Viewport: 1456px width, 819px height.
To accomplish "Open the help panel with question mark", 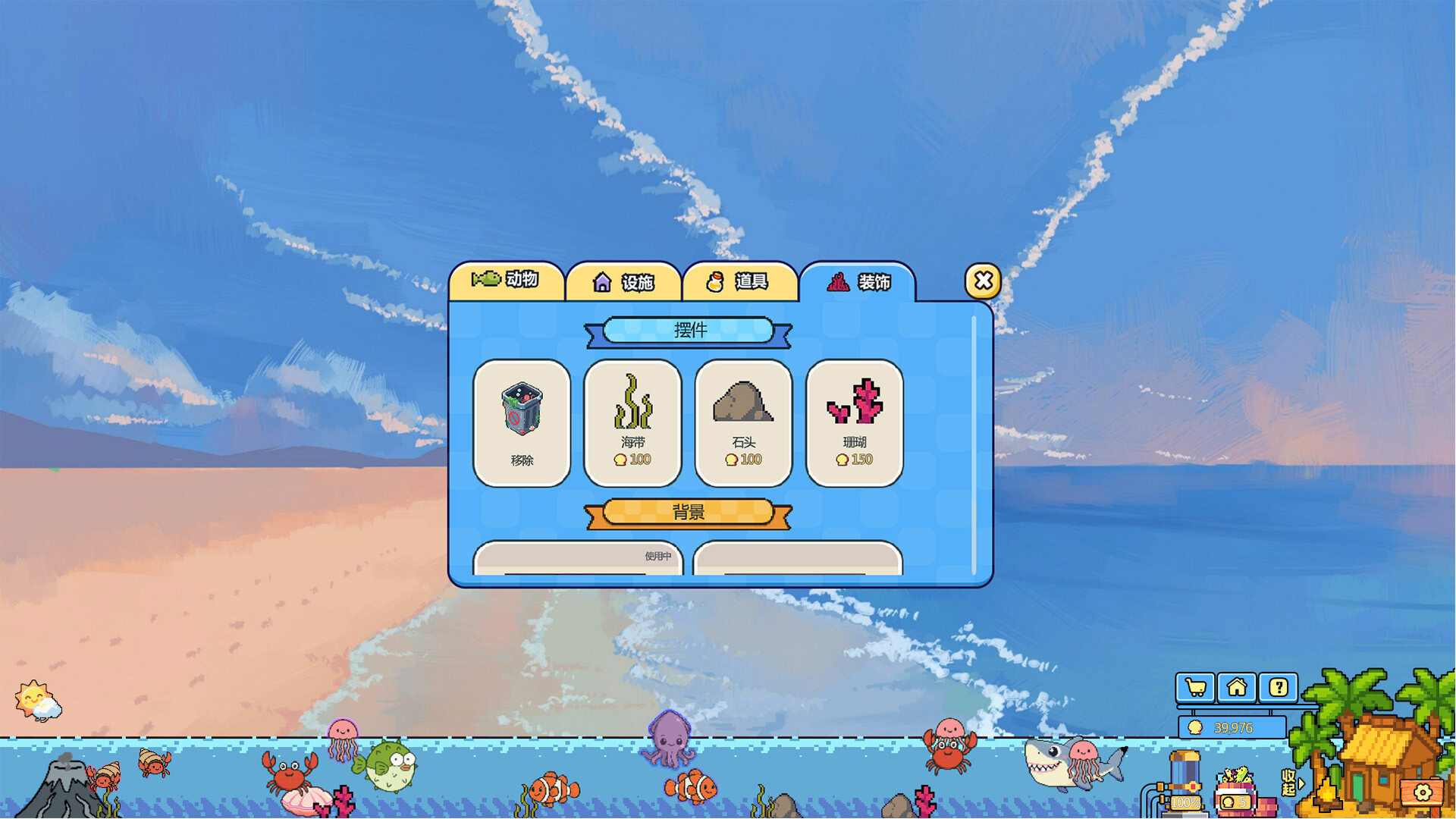I will click(1279, 688).
